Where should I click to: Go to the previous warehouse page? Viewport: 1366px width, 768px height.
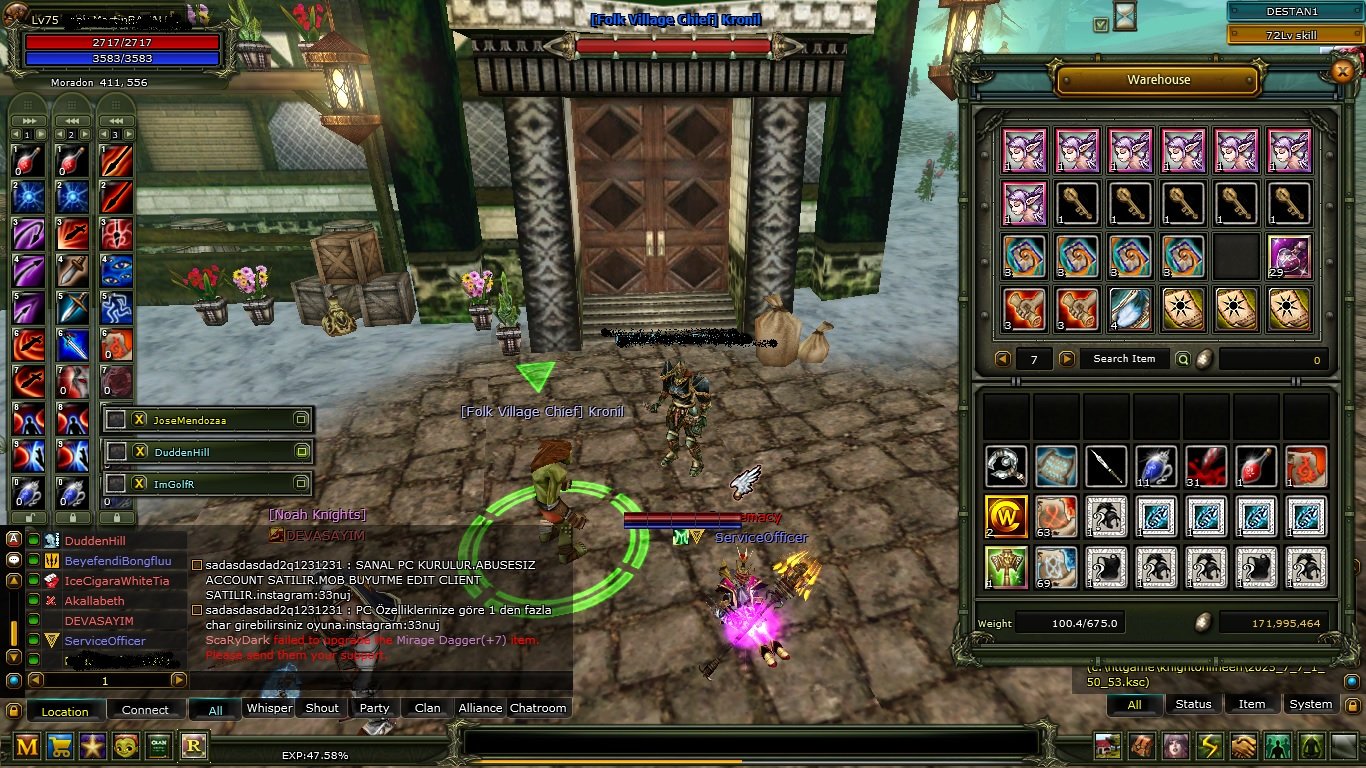pos(1003,359)
